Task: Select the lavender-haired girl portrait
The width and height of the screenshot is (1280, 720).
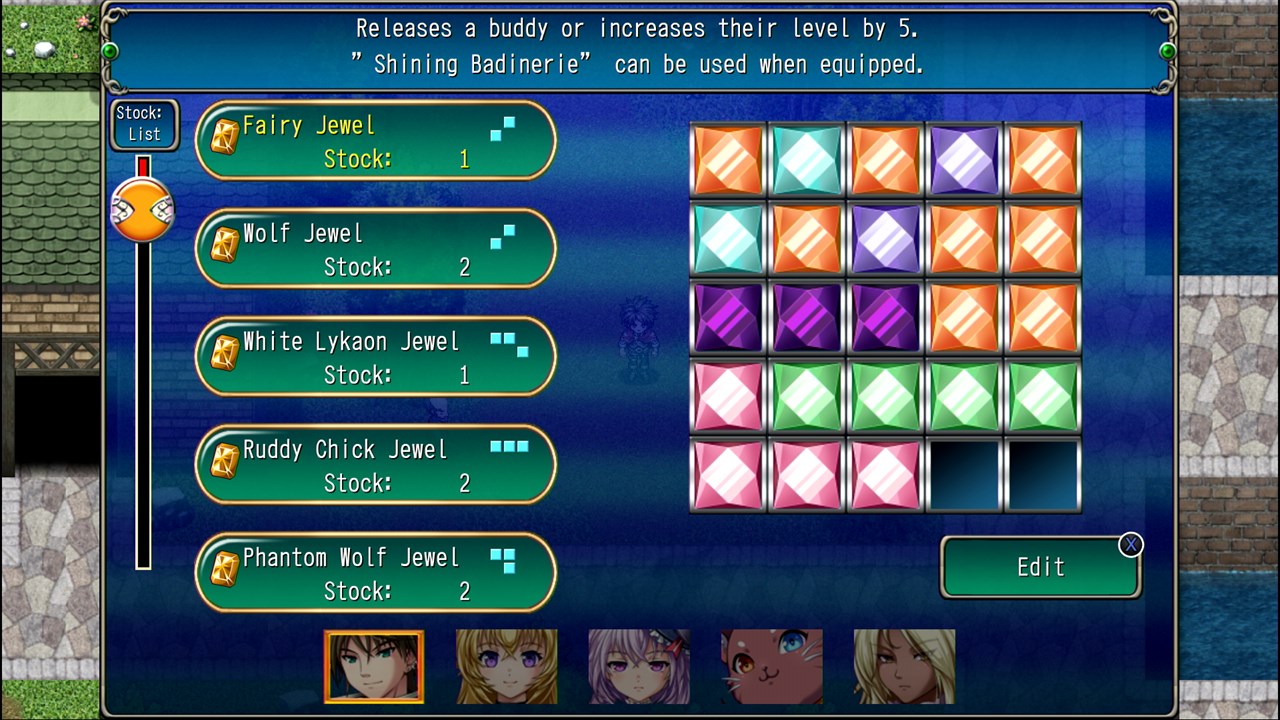Action: point(639,666)
